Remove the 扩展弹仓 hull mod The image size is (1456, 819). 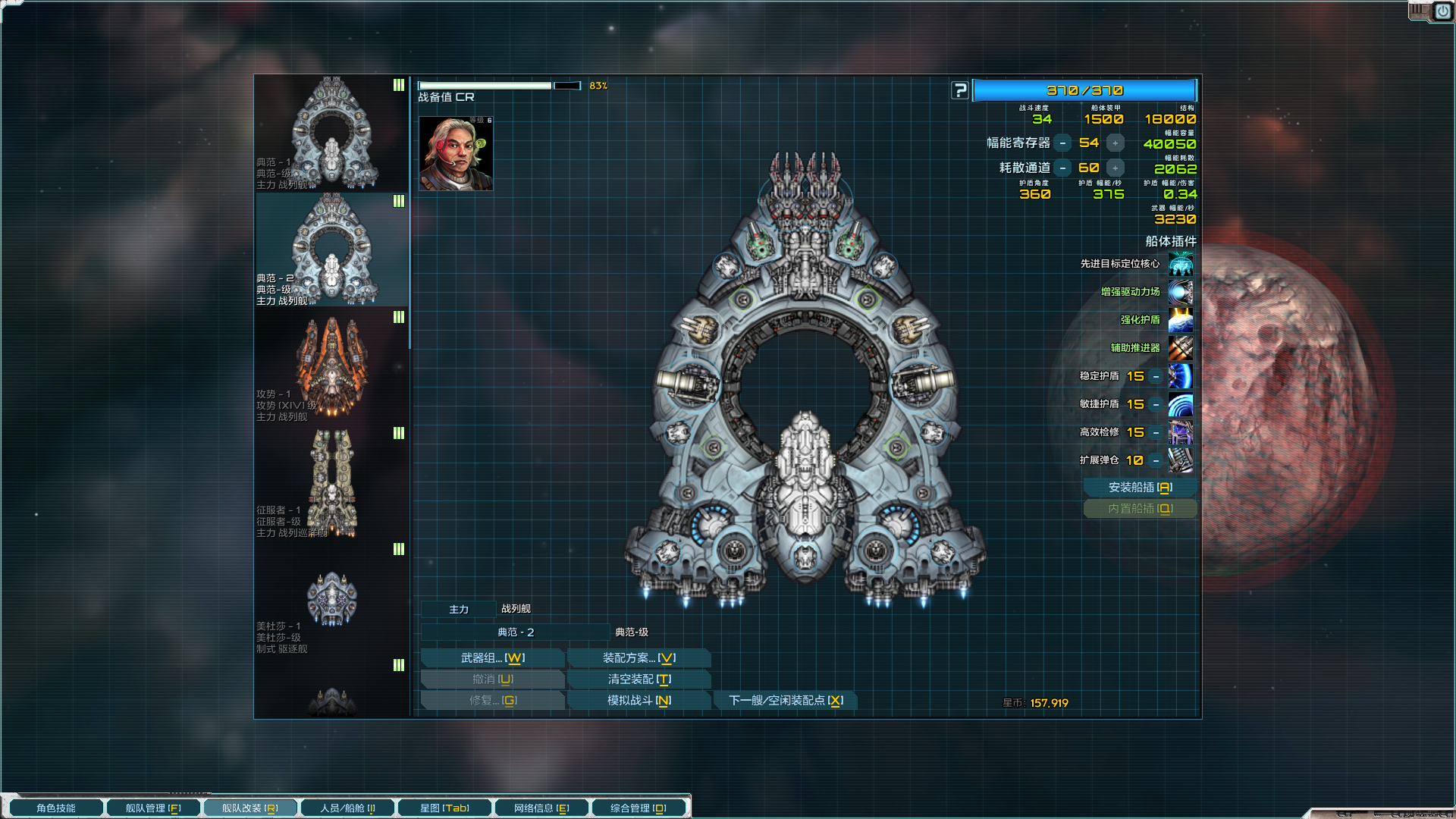pyautogui.click(x=1156, y=460)
